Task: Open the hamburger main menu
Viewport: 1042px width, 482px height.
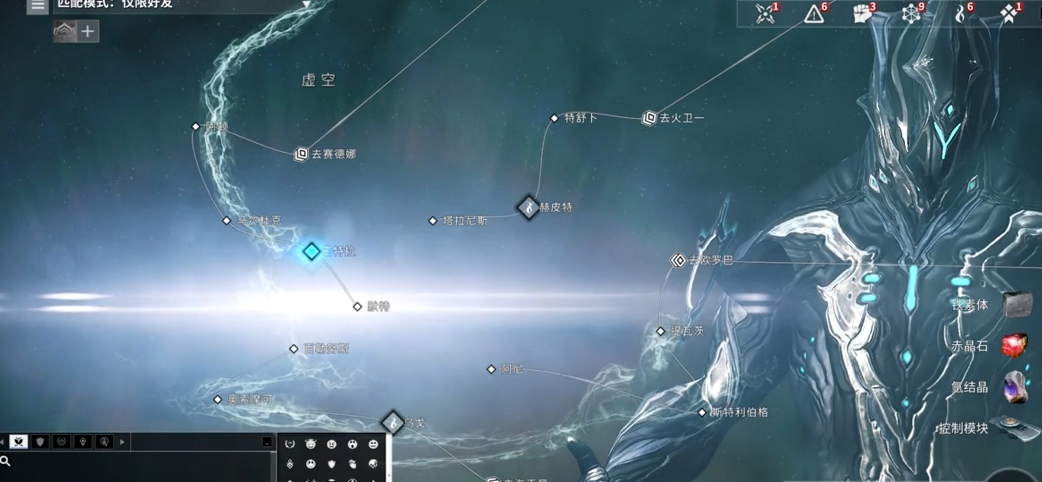Action: [38, 5]
